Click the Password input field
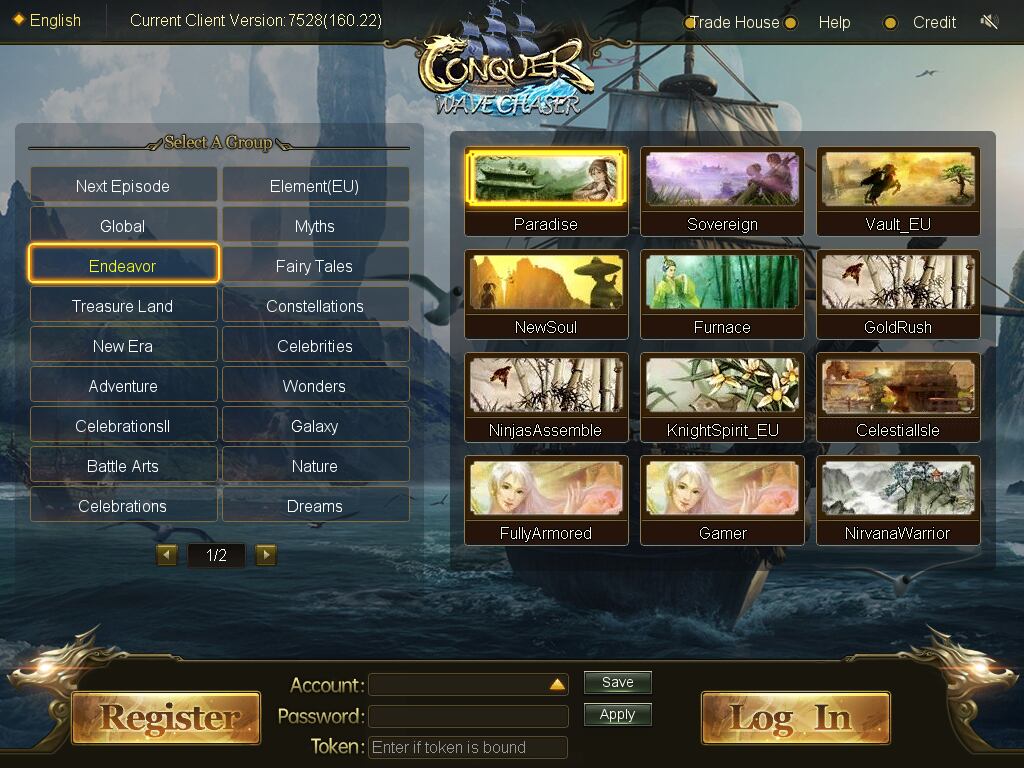Viewport: 1024px width, 768px height. click(x=468, y=716)
